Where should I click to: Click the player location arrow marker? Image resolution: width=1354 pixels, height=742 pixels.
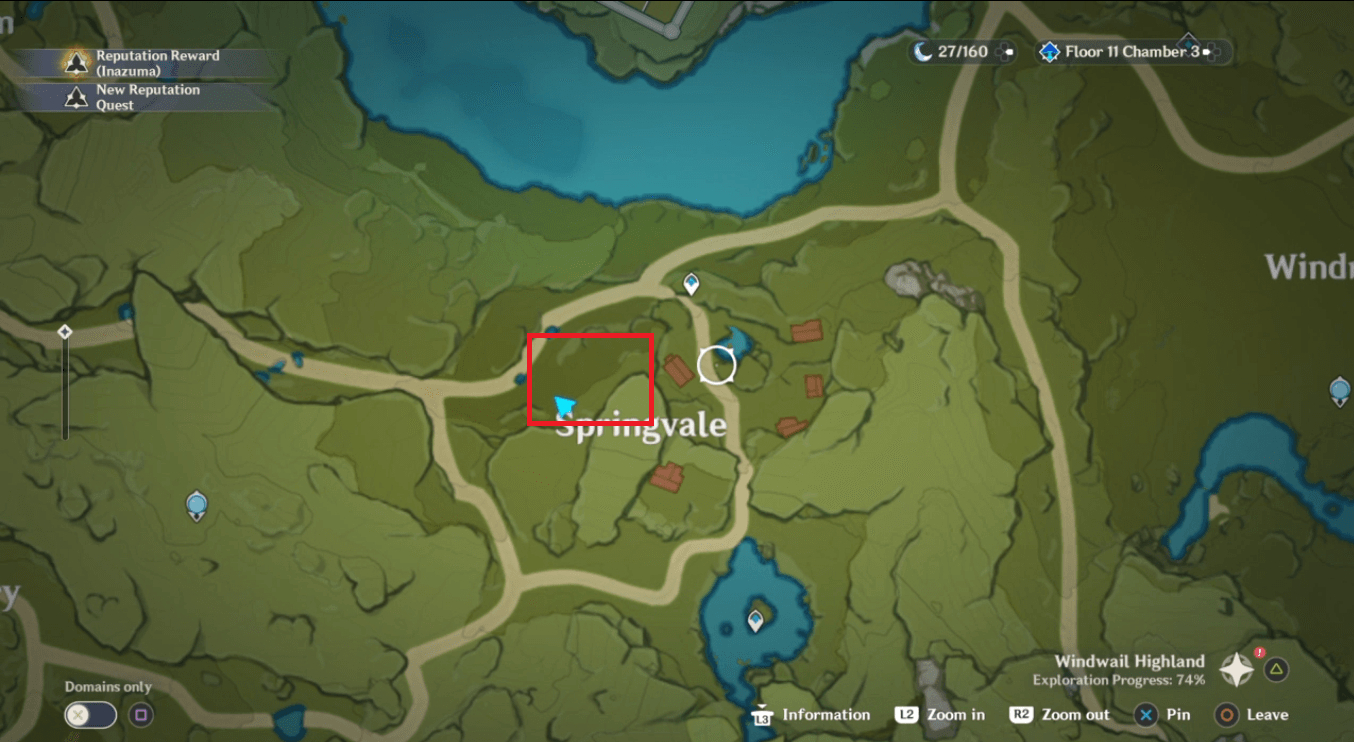tap(564, 402)
